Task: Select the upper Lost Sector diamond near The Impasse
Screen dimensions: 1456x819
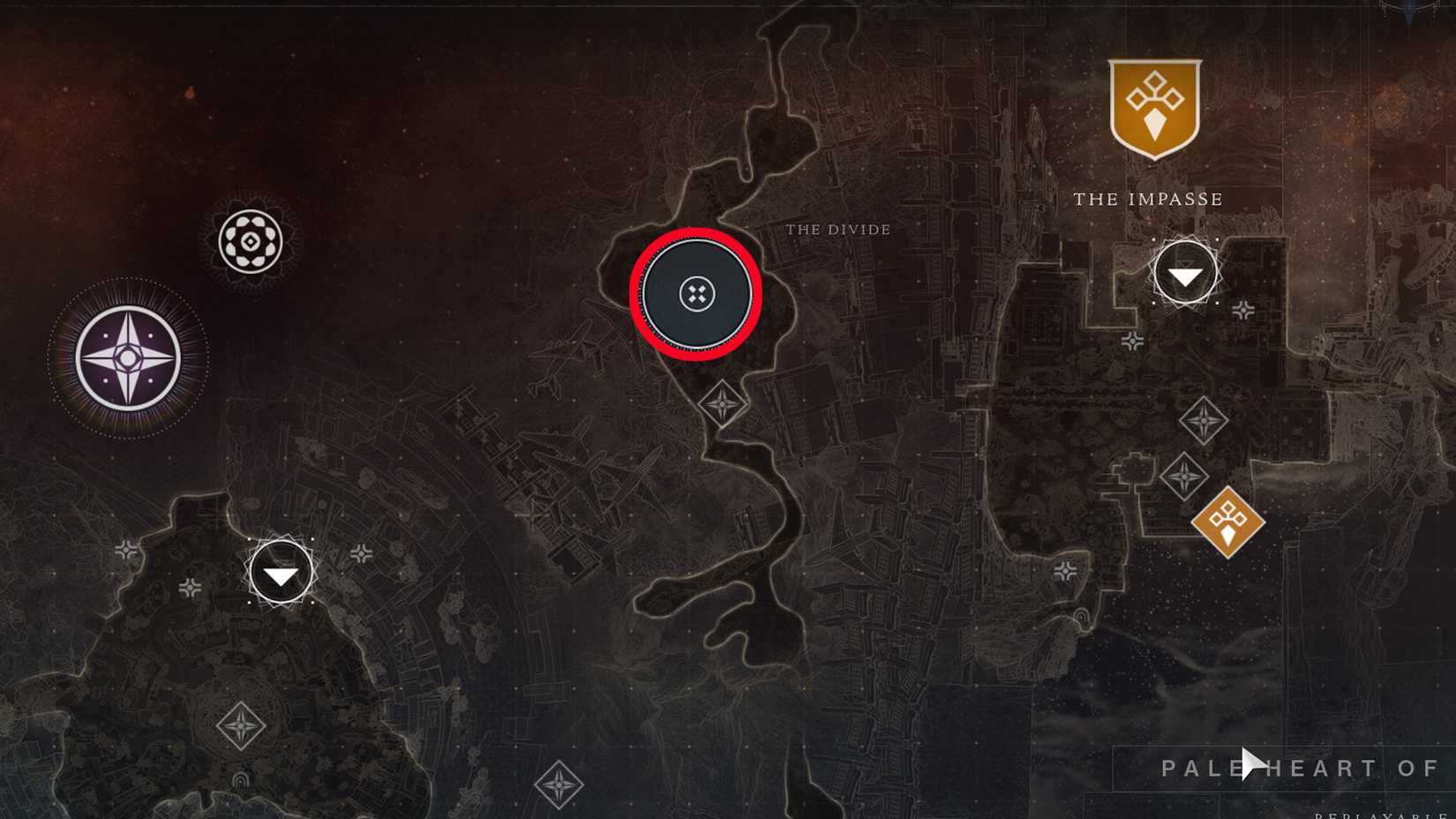Action: 1205,419
